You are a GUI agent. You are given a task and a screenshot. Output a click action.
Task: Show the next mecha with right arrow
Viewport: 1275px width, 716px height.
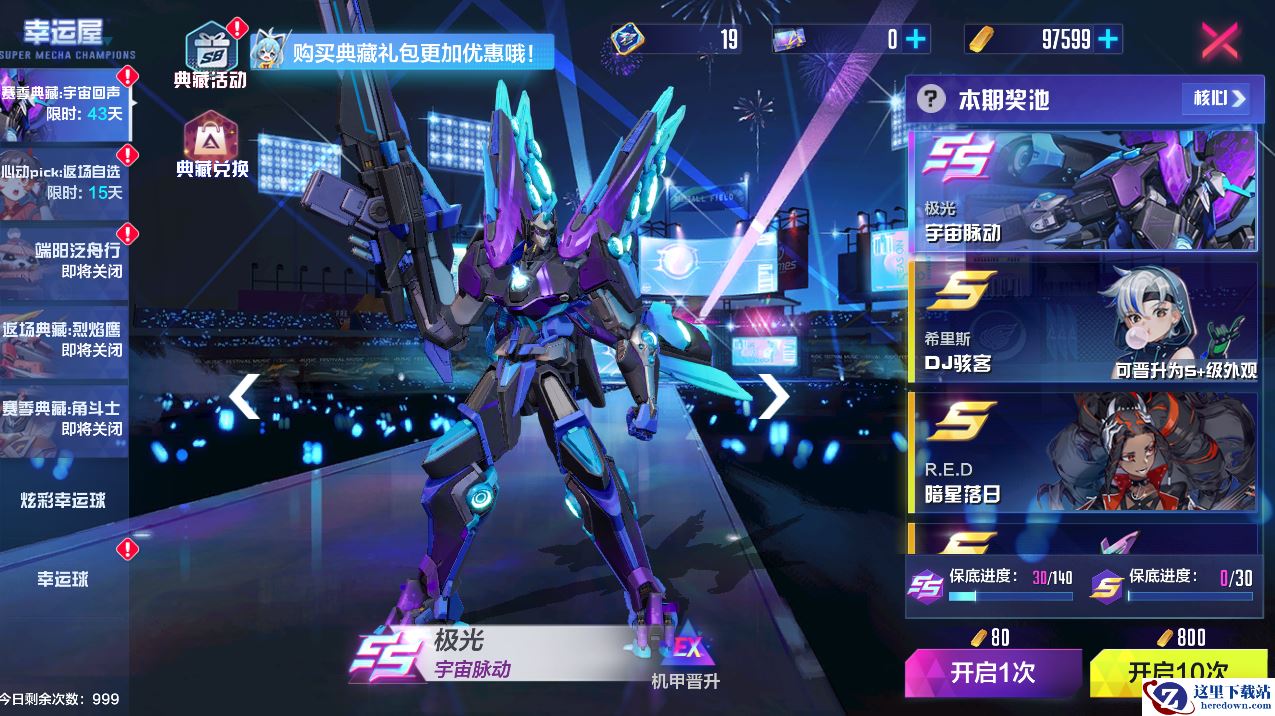click(x=773, y=396)
